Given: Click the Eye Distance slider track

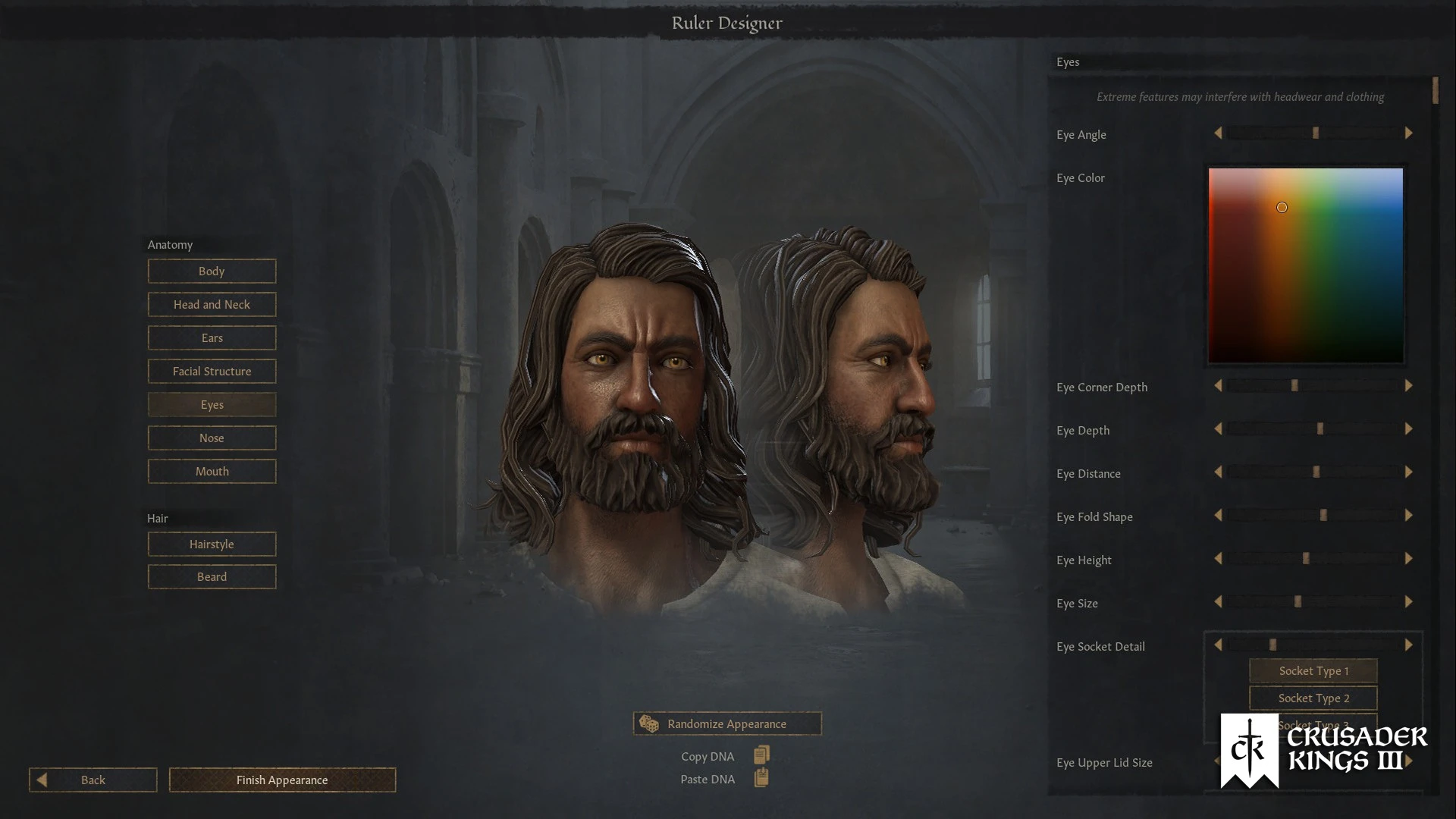Looking at the screenshot, I should (x=1313, y=472).
